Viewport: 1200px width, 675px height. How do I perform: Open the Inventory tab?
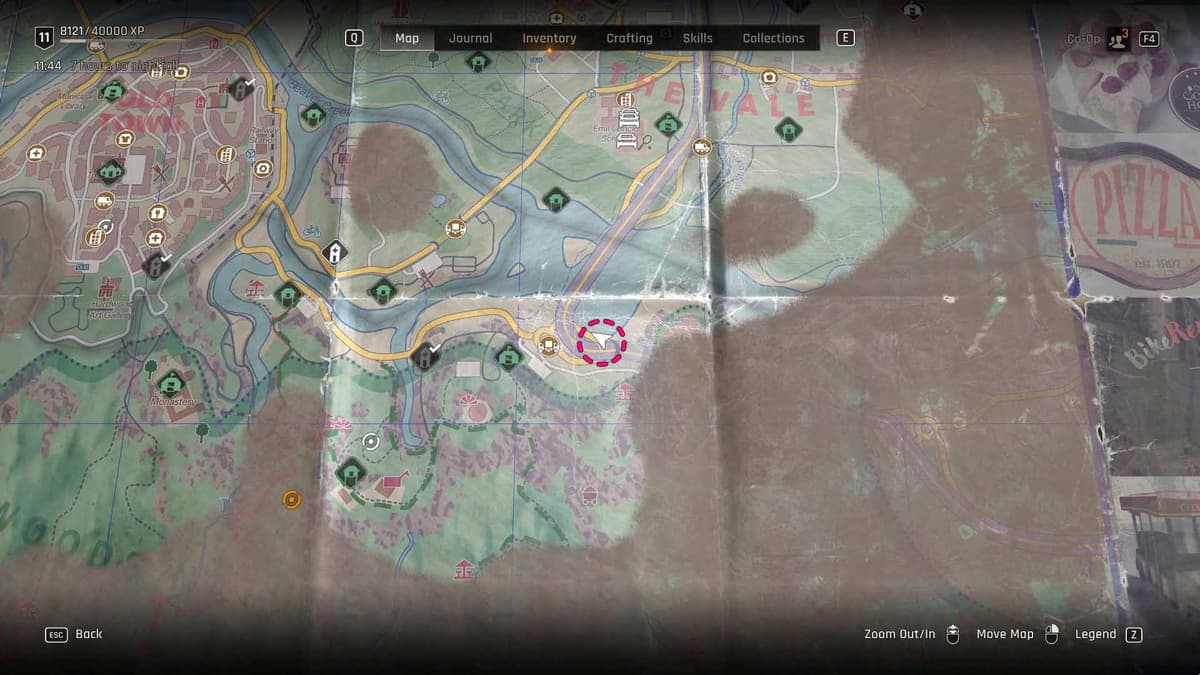549,38
